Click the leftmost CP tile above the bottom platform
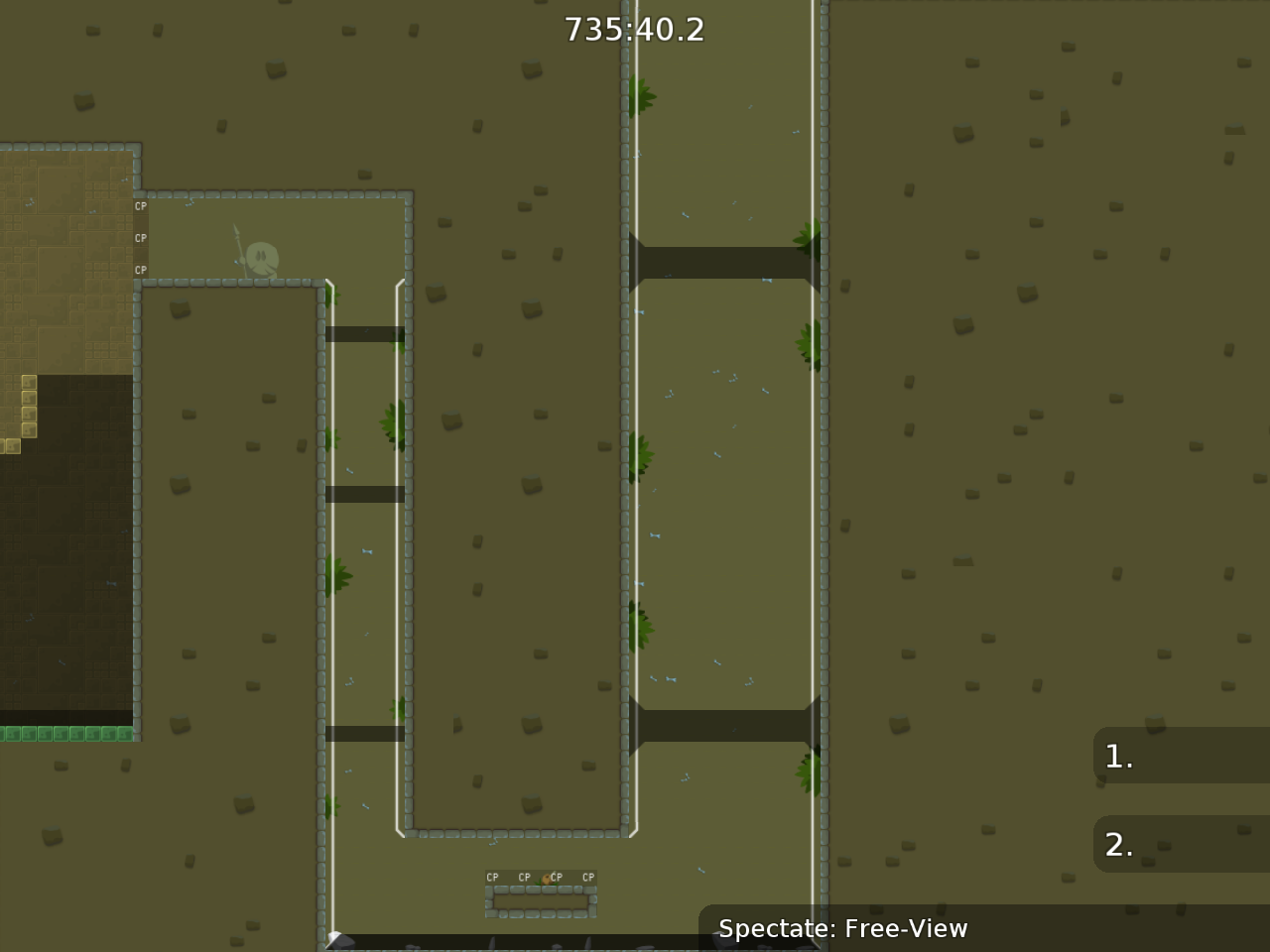 point(492,877)
